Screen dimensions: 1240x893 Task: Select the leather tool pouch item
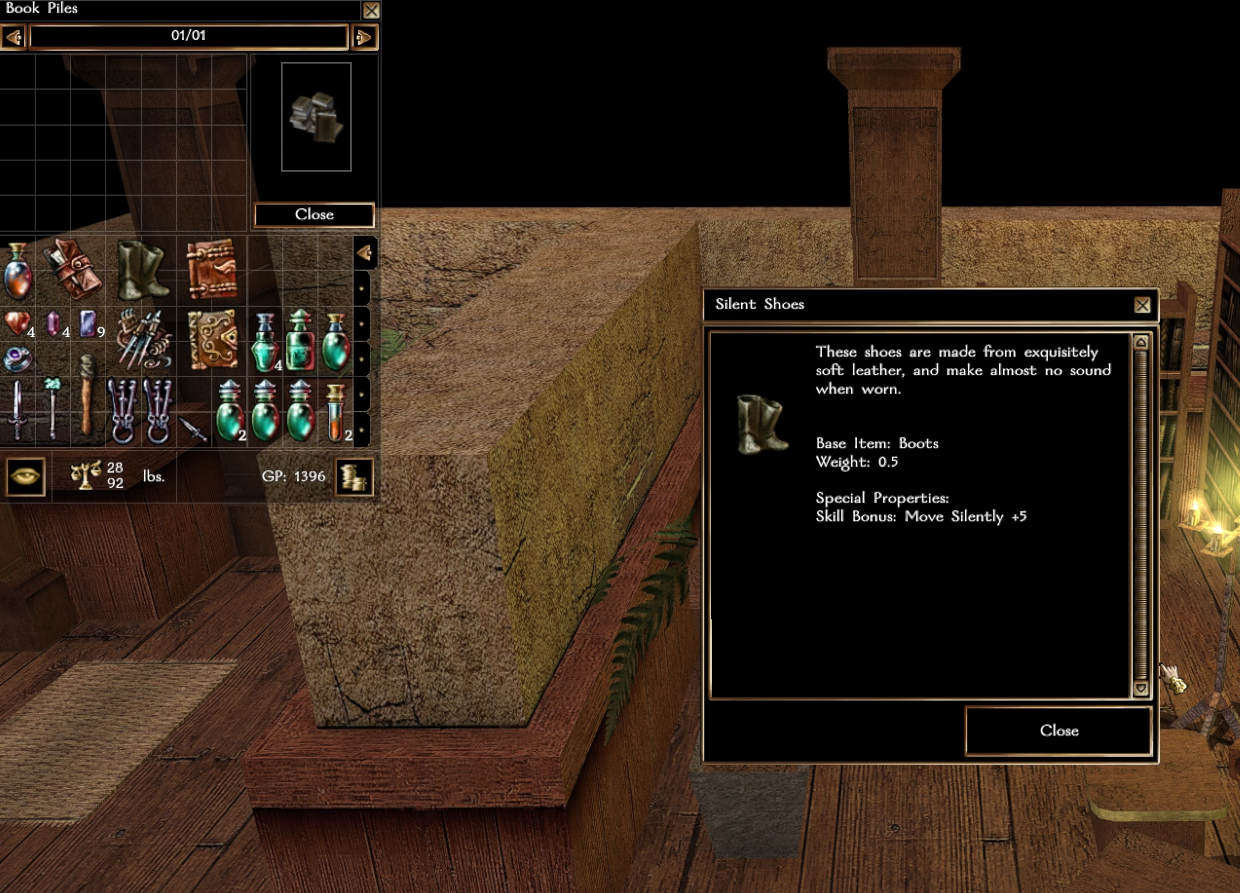(72, 269)
